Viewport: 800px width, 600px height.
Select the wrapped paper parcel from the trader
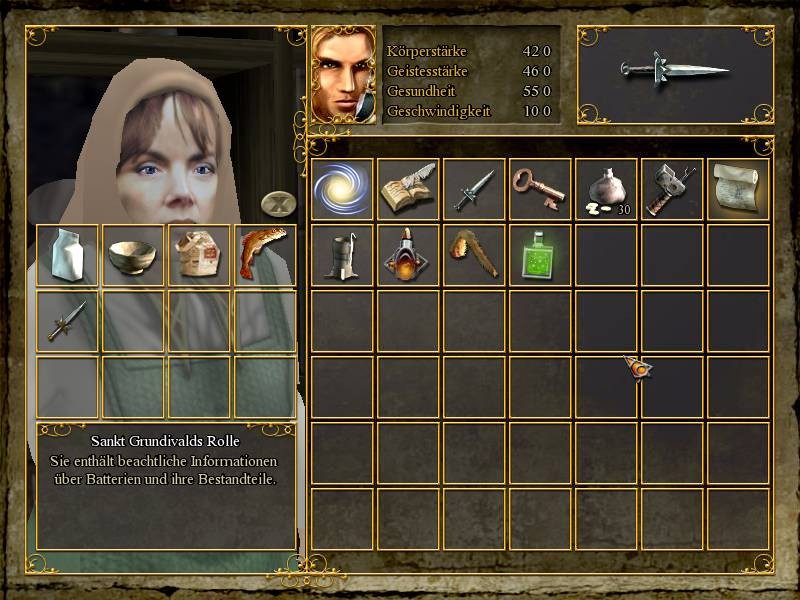(x=200, y=254)
